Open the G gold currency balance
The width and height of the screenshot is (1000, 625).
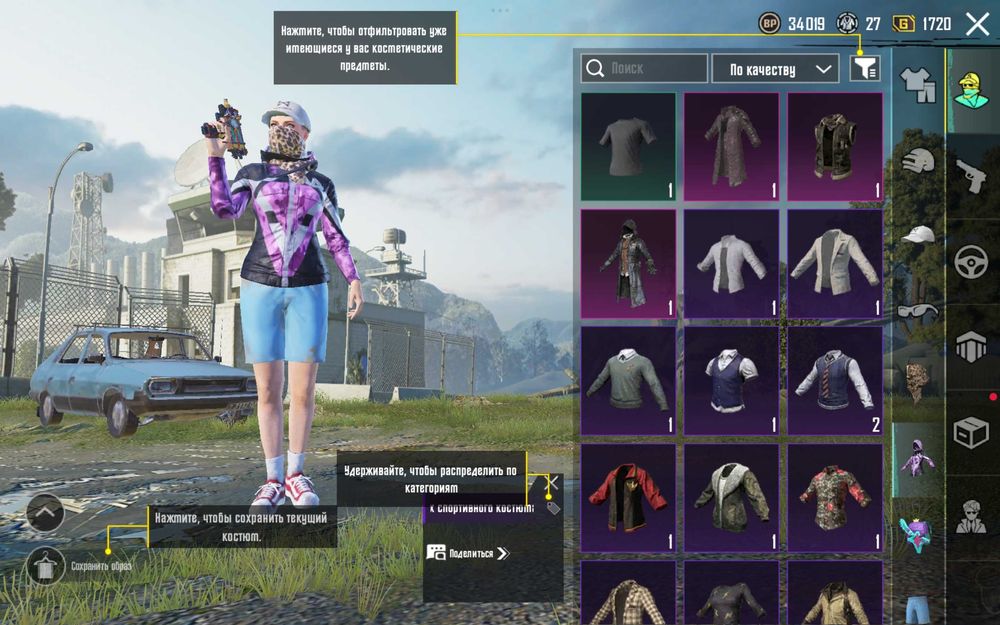point(922,24)
